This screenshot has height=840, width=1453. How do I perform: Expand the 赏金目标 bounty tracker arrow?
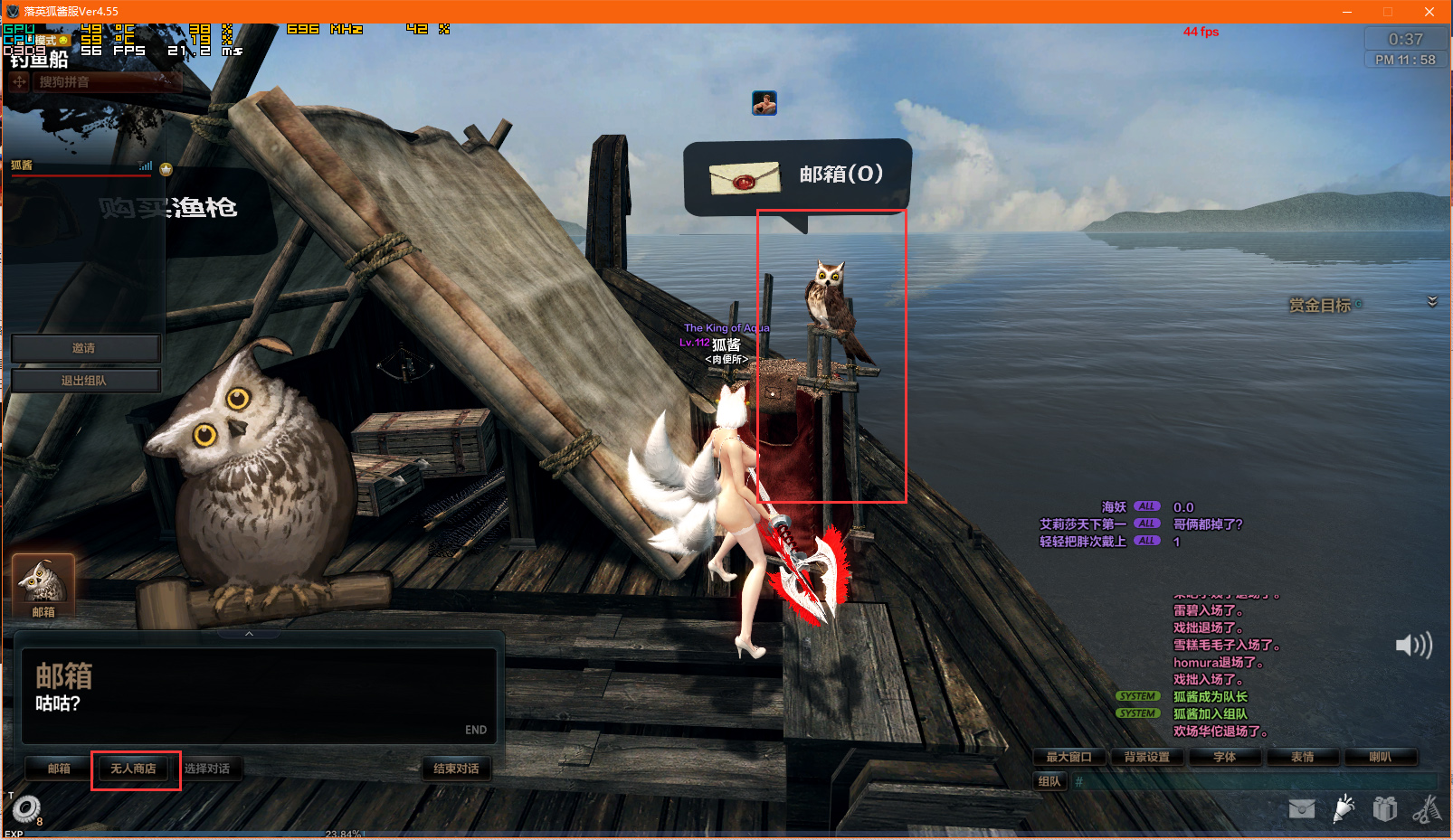point(1432,301)
